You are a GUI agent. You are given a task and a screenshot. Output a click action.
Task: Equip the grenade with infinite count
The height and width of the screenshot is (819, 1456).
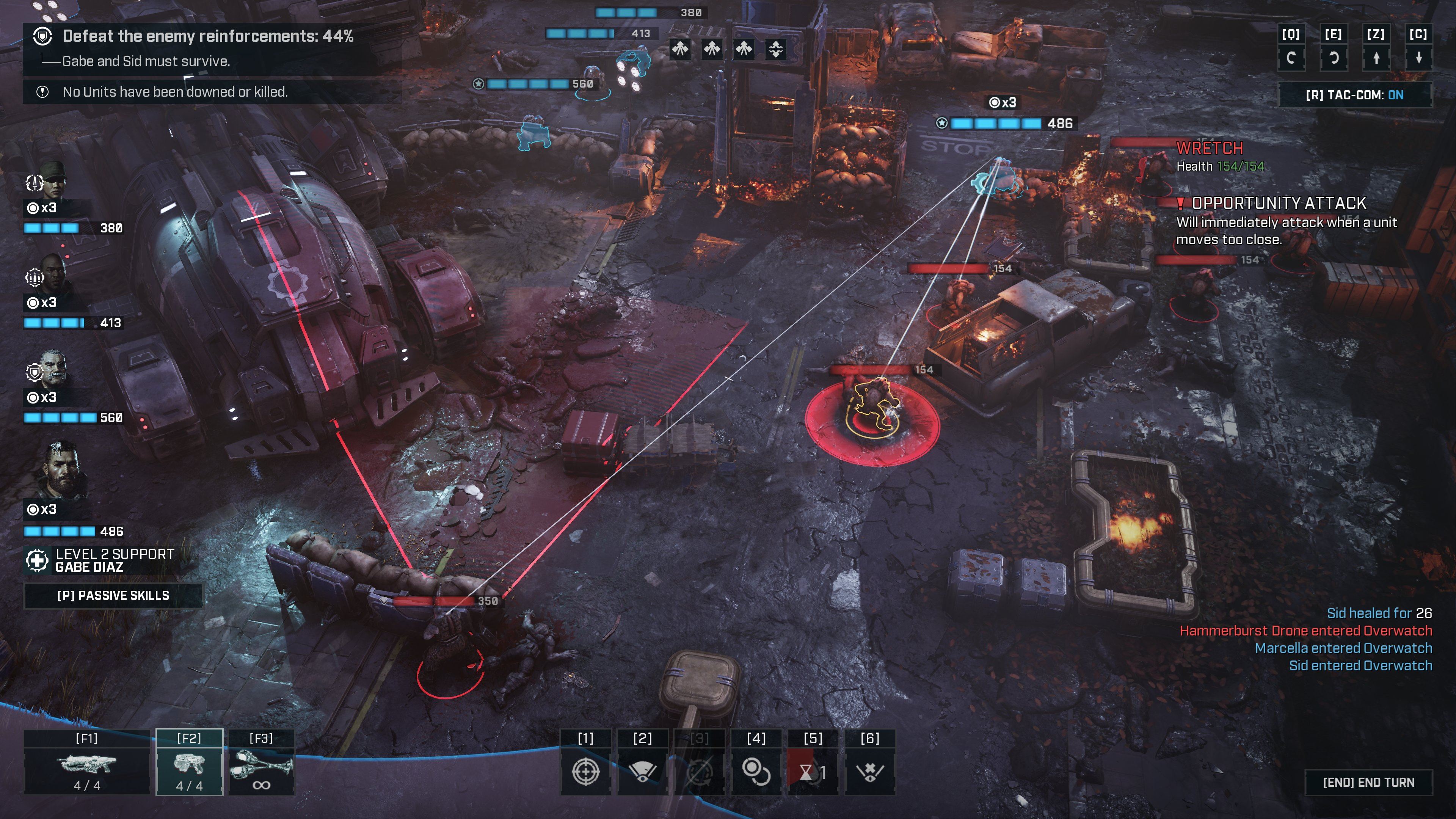click(x=261, y=764)
